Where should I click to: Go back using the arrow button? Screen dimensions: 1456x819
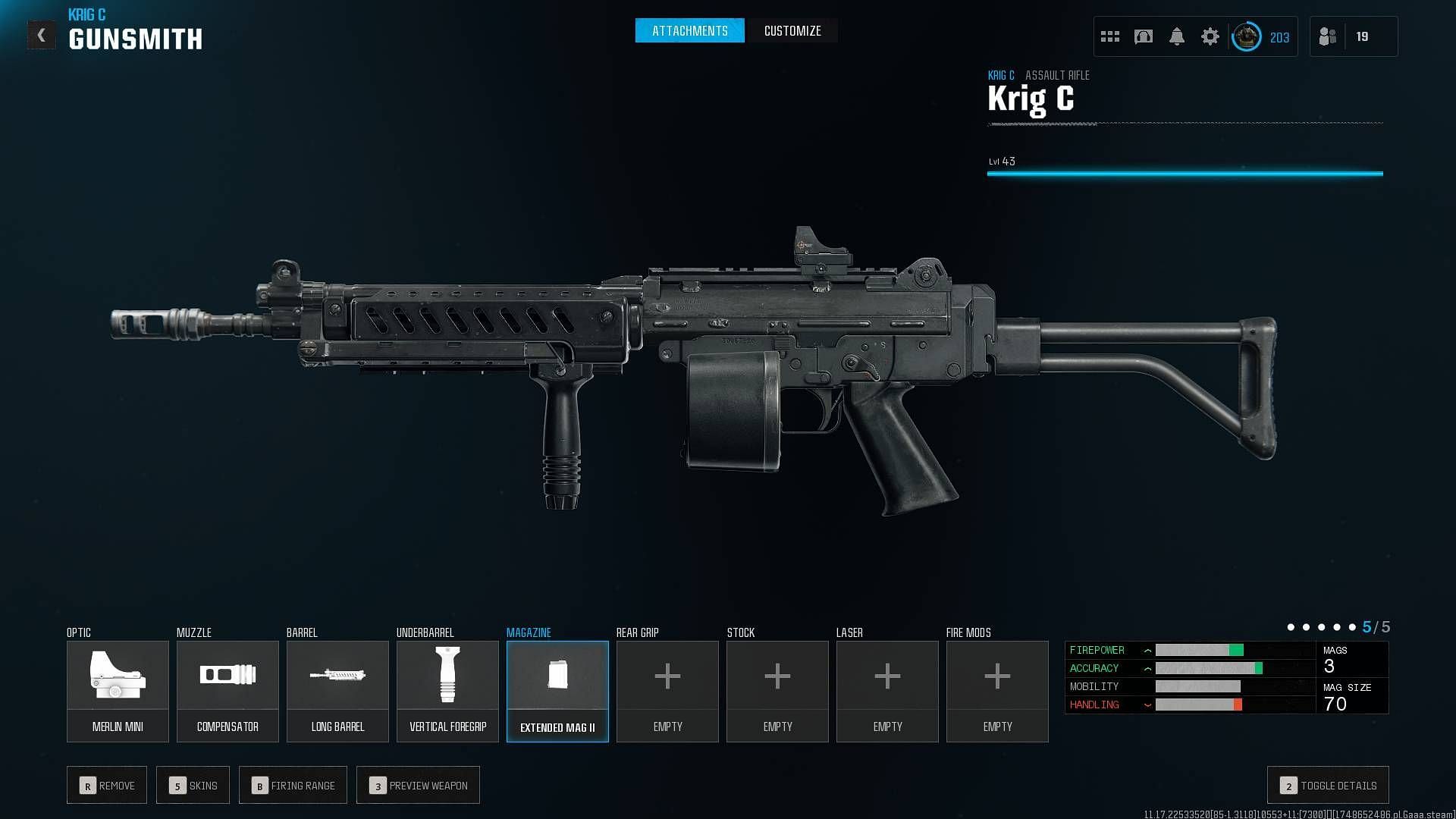point(42,35)
